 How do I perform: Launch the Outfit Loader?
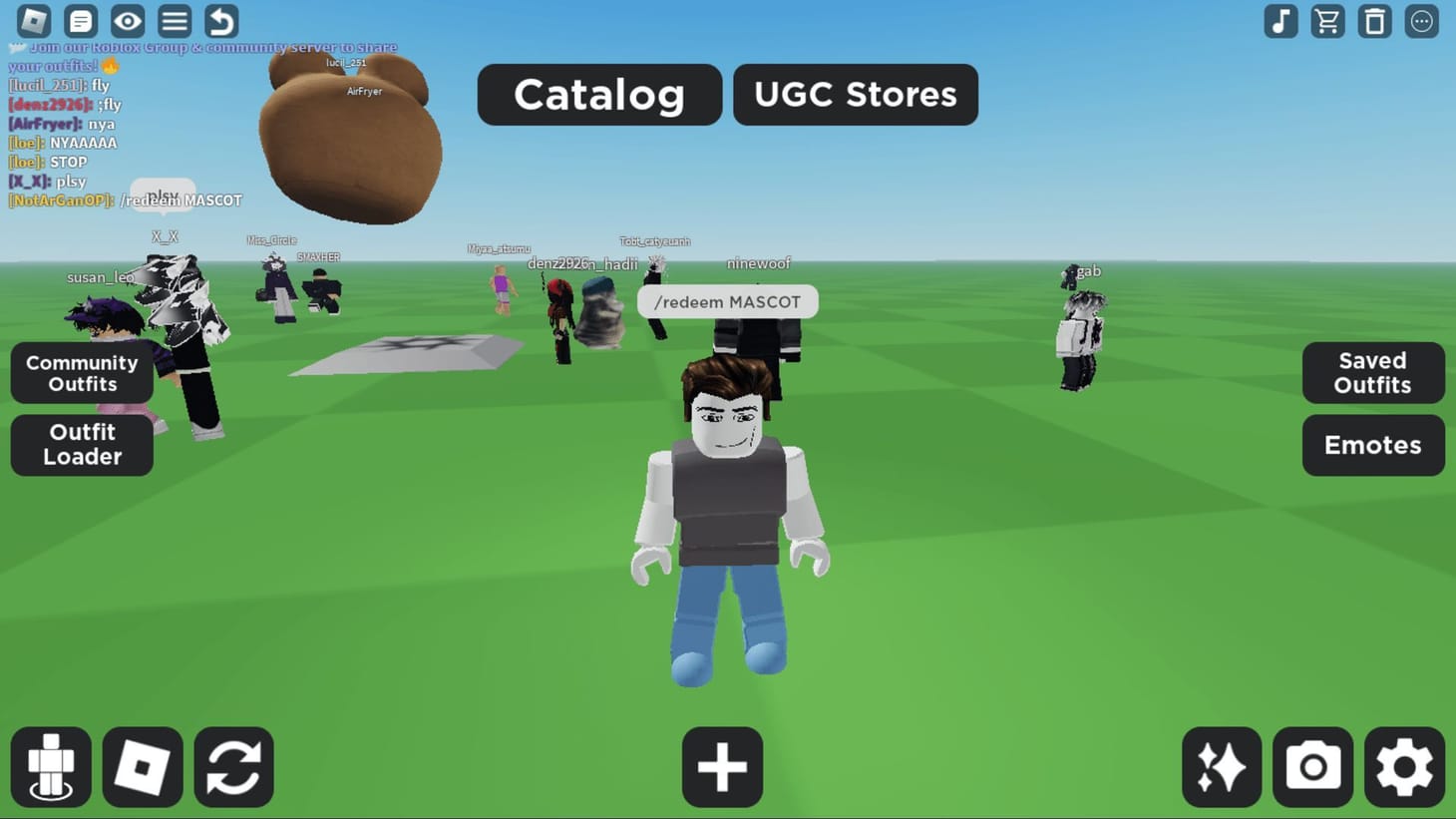point(81,445)
